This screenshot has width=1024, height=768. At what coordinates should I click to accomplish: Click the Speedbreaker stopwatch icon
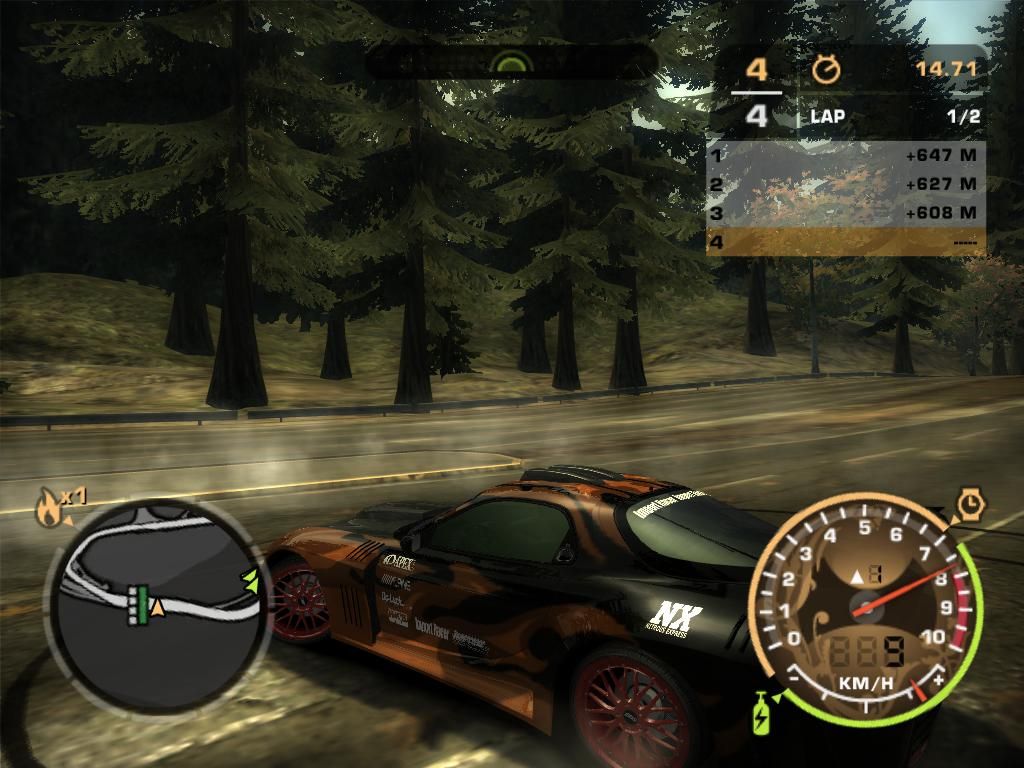click(x=970, y=506)
